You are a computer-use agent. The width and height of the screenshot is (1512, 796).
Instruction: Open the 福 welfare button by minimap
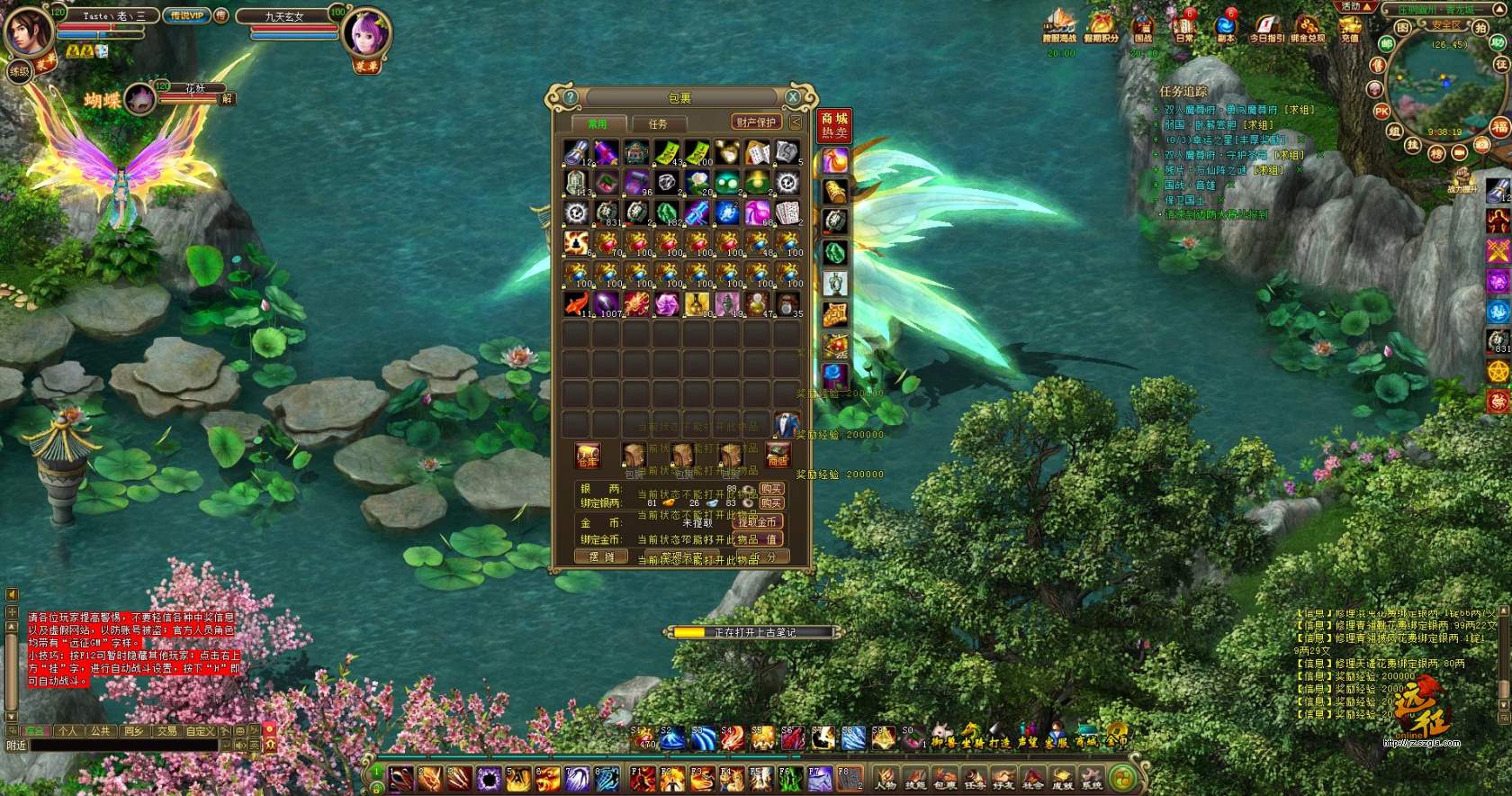1500,127
